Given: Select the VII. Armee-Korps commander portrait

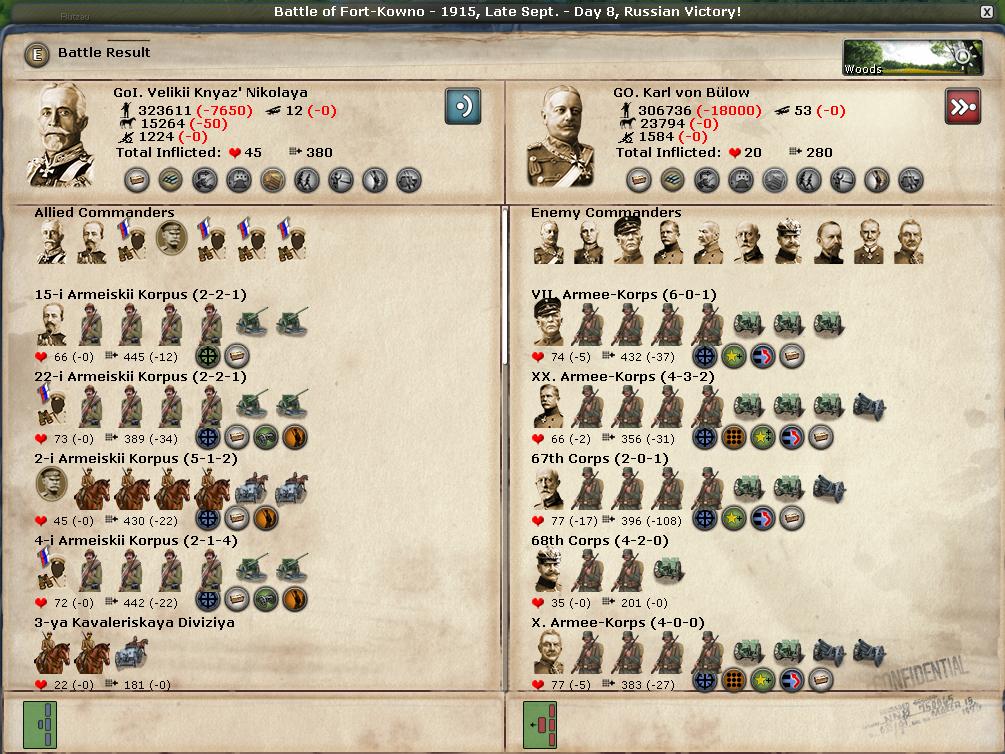Looking at the screenshot, I should [x=549, y=324].
